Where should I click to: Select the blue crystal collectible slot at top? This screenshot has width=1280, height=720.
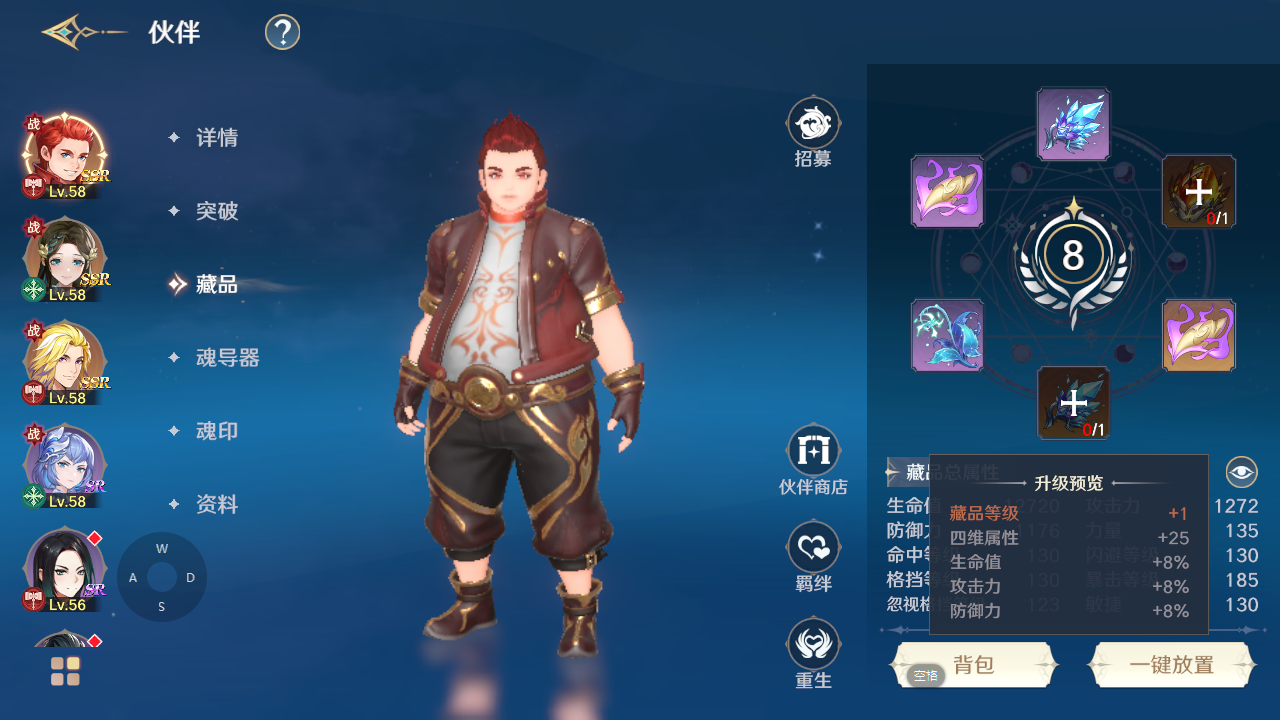1073,125
